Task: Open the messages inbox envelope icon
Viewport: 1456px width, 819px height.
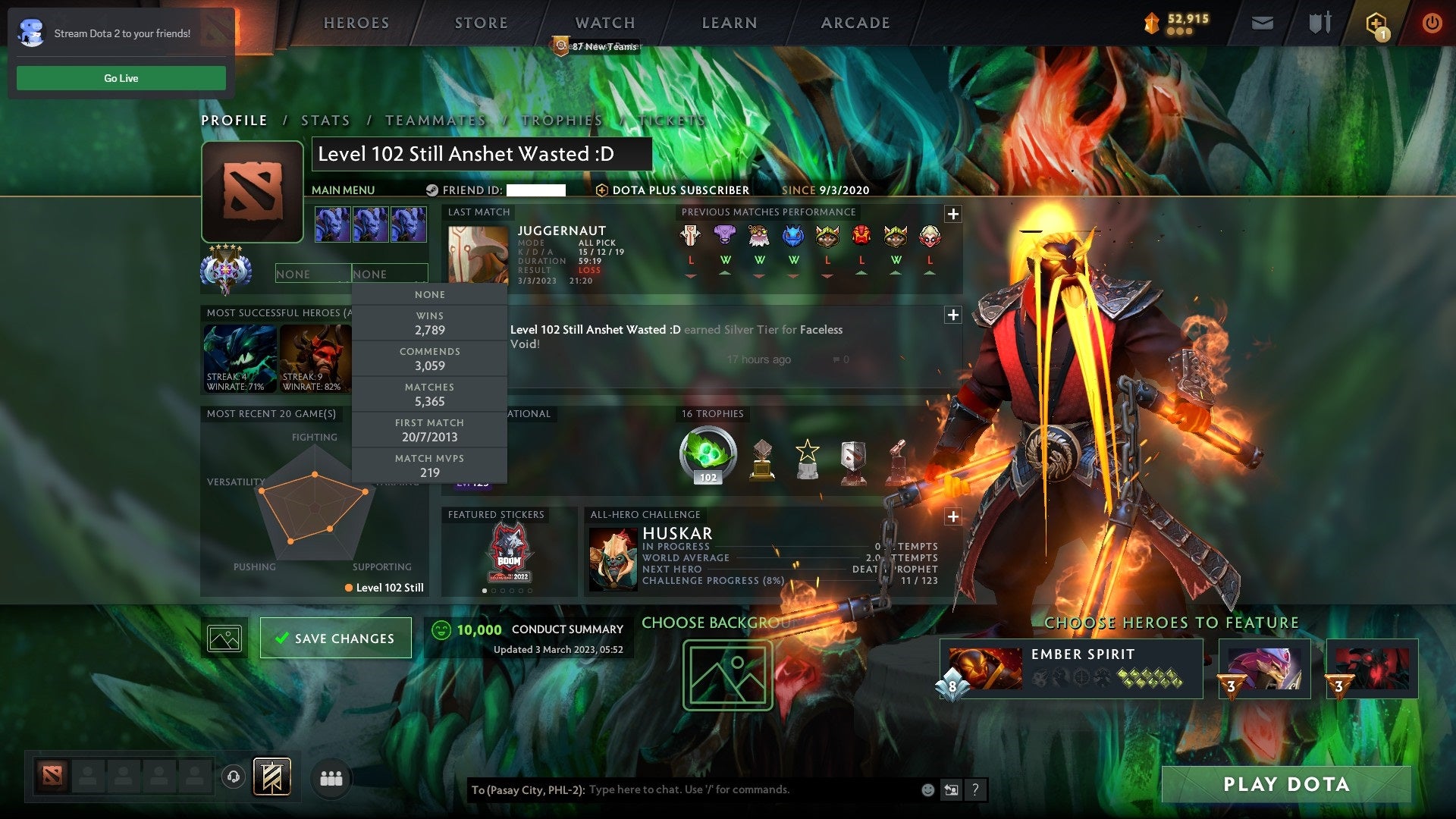Action: (x=1263, y=23)
